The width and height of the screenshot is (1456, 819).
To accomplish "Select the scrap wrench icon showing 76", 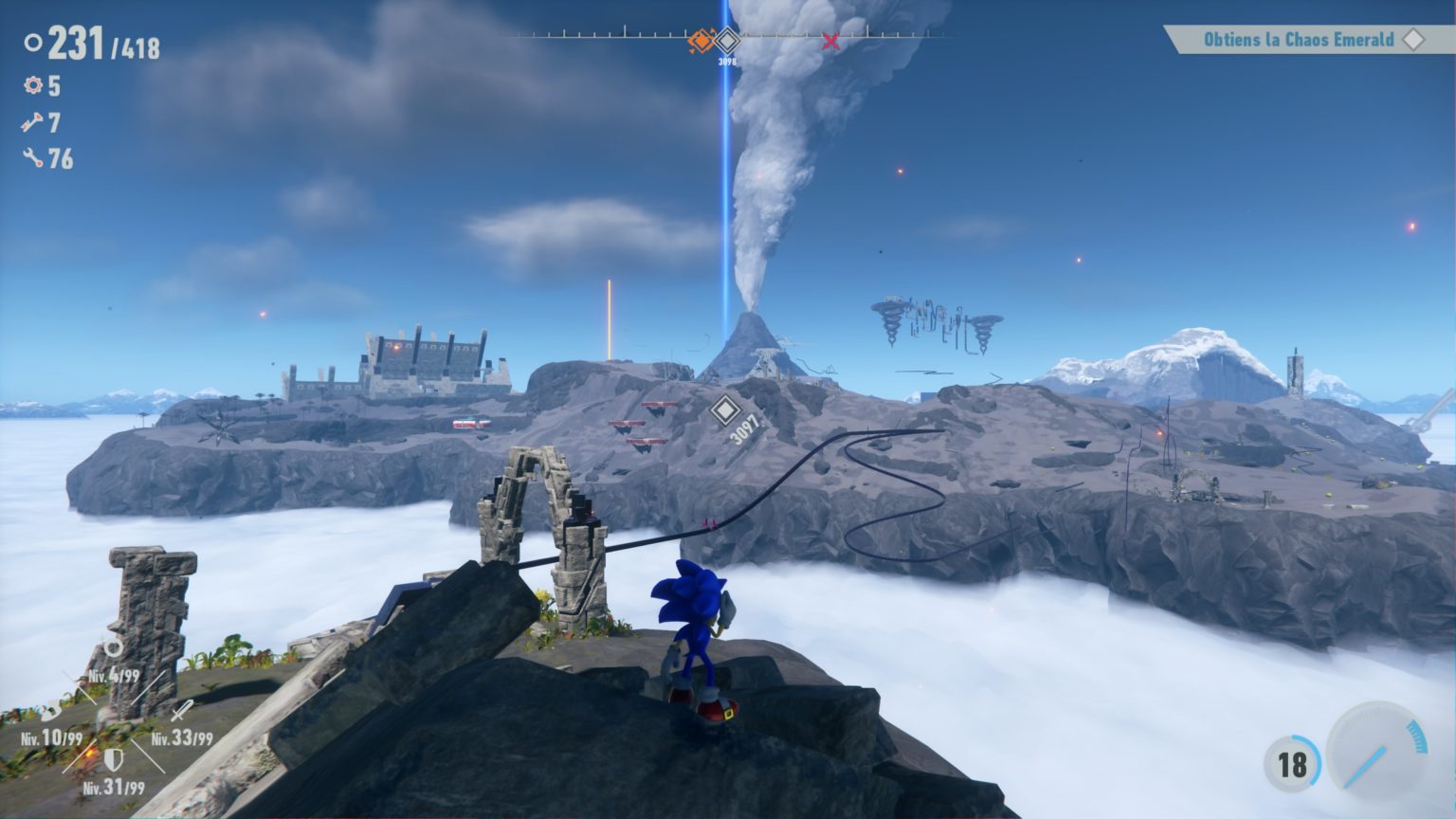I will [x=34, y=158].
